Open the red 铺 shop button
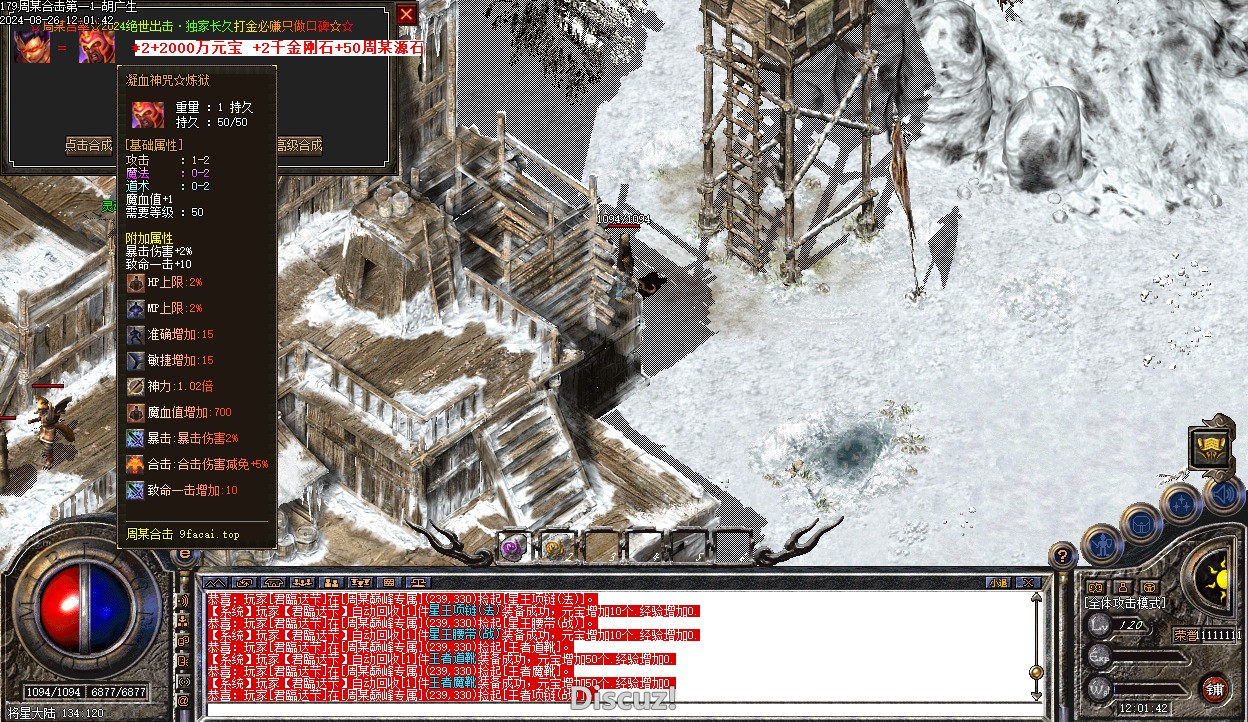Image resolution: width=1248 pixels, height=722 pixels. click(x=1214, y=688)
